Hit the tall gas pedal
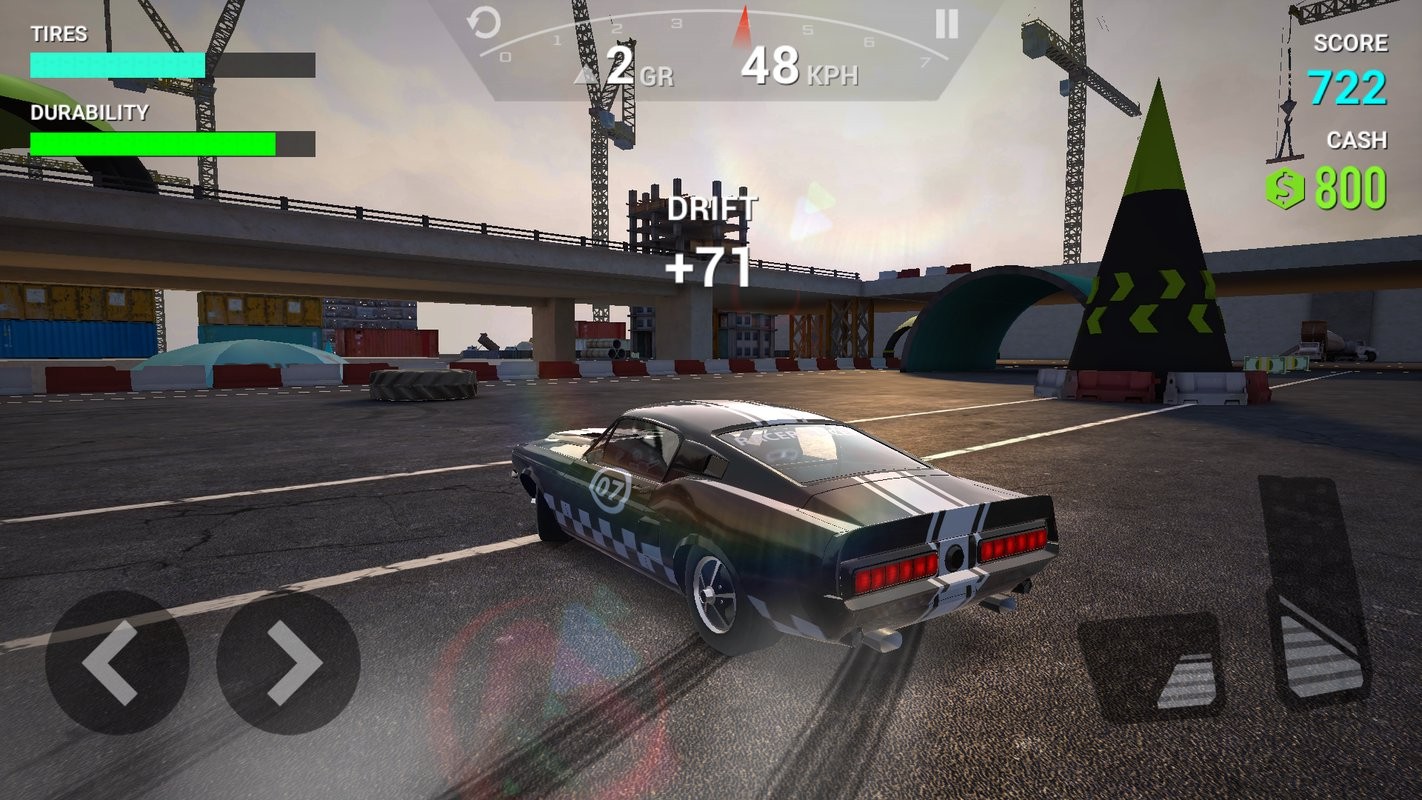 click(1314, 592)
